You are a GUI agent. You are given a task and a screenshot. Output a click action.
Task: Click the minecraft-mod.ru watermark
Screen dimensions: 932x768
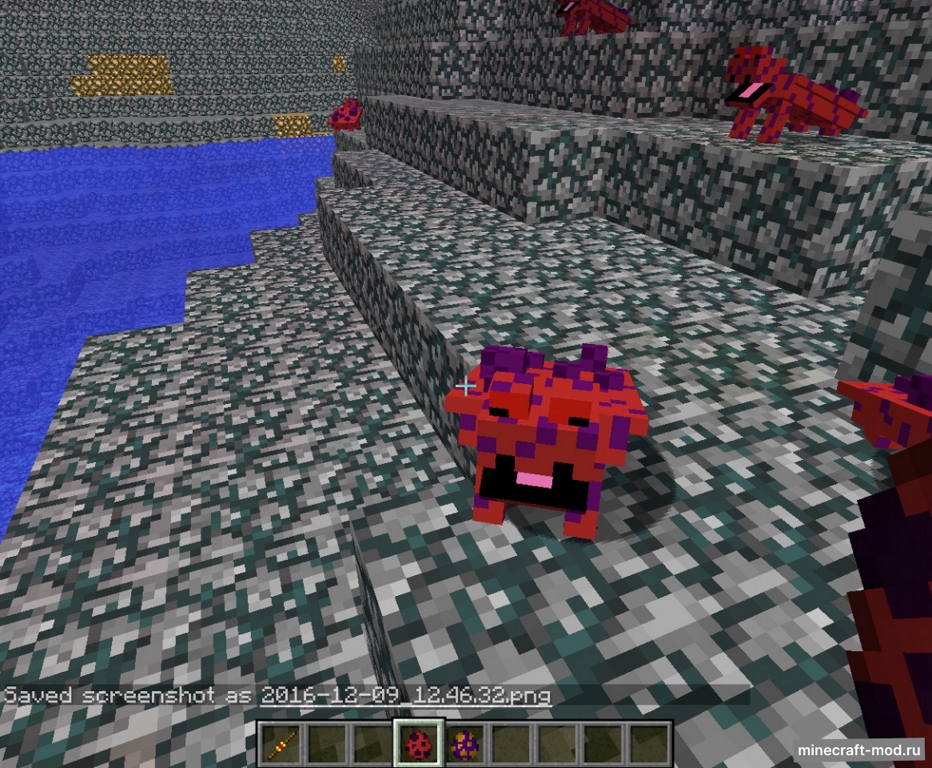pos(859,749)
